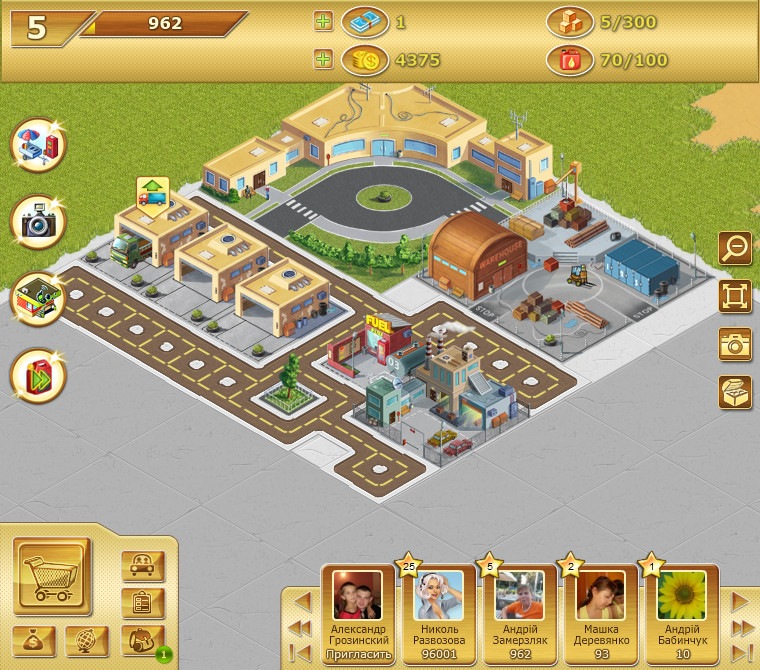Open the backpack inventory button
Image resolution: width=760 pixels, height=670 pixels.
[x=141, y=640]
